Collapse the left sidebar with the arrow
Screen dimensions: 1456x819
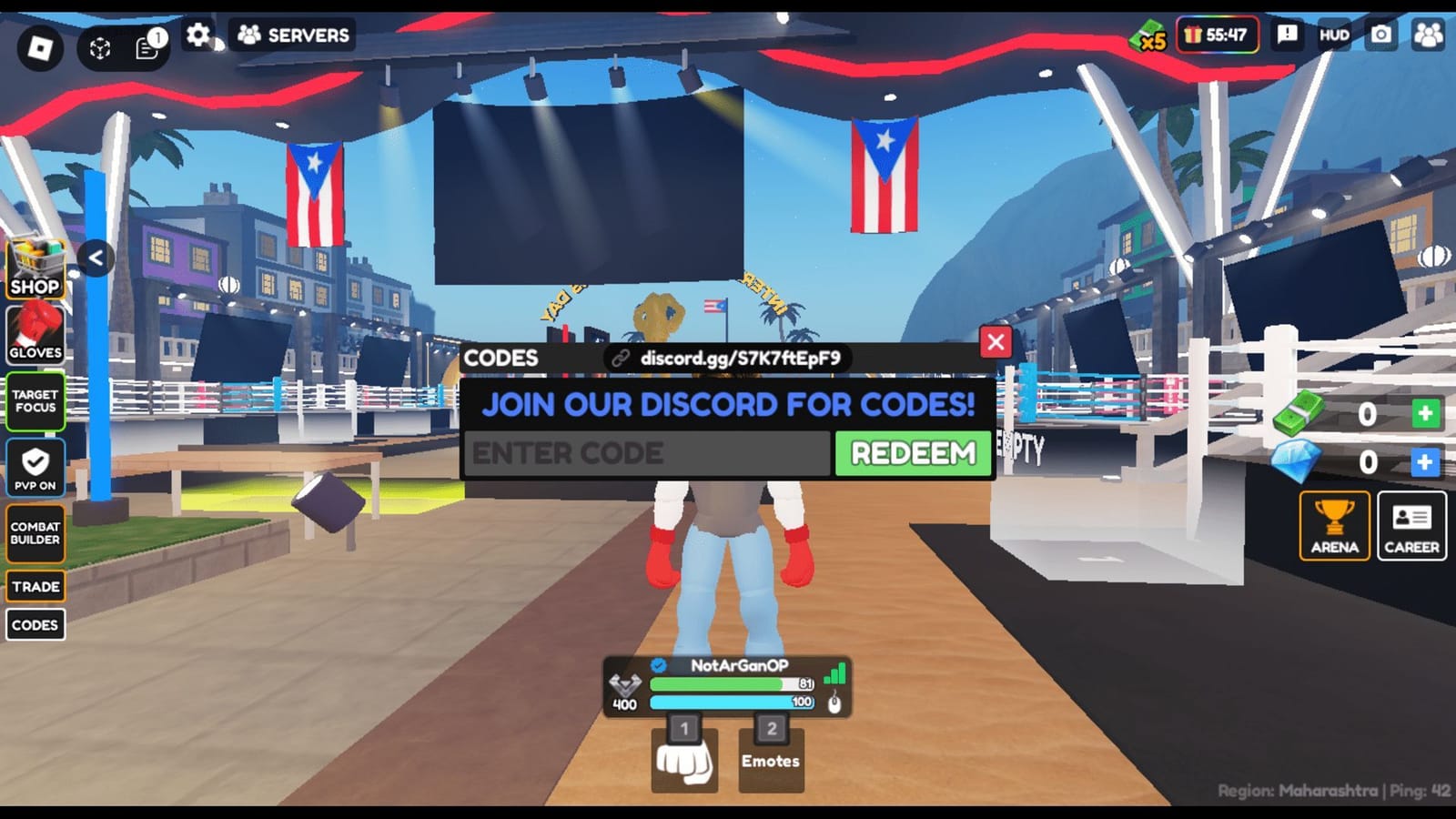point(94,258)
